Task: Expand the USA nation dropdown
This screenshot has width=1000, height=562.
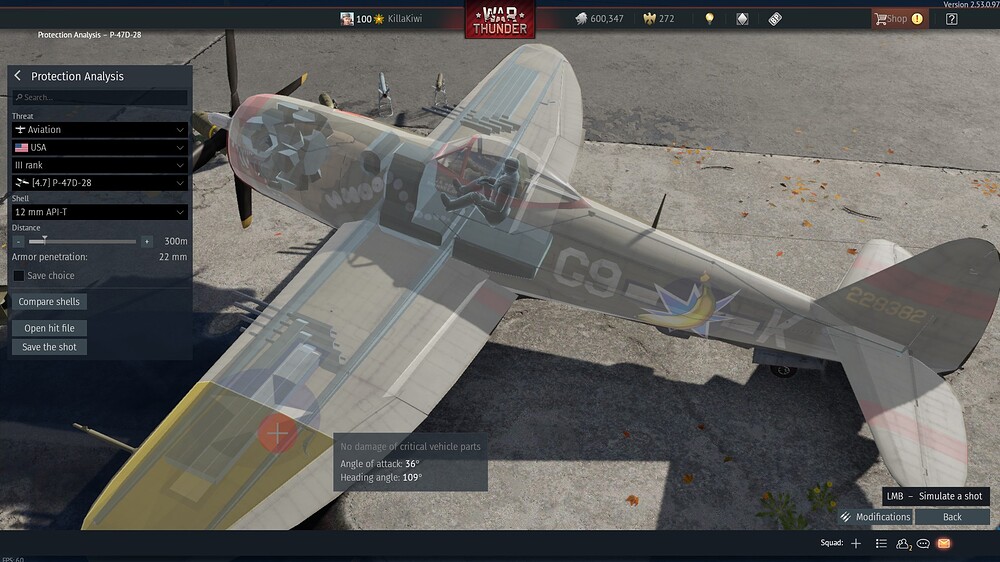Action: coord(99,148)
